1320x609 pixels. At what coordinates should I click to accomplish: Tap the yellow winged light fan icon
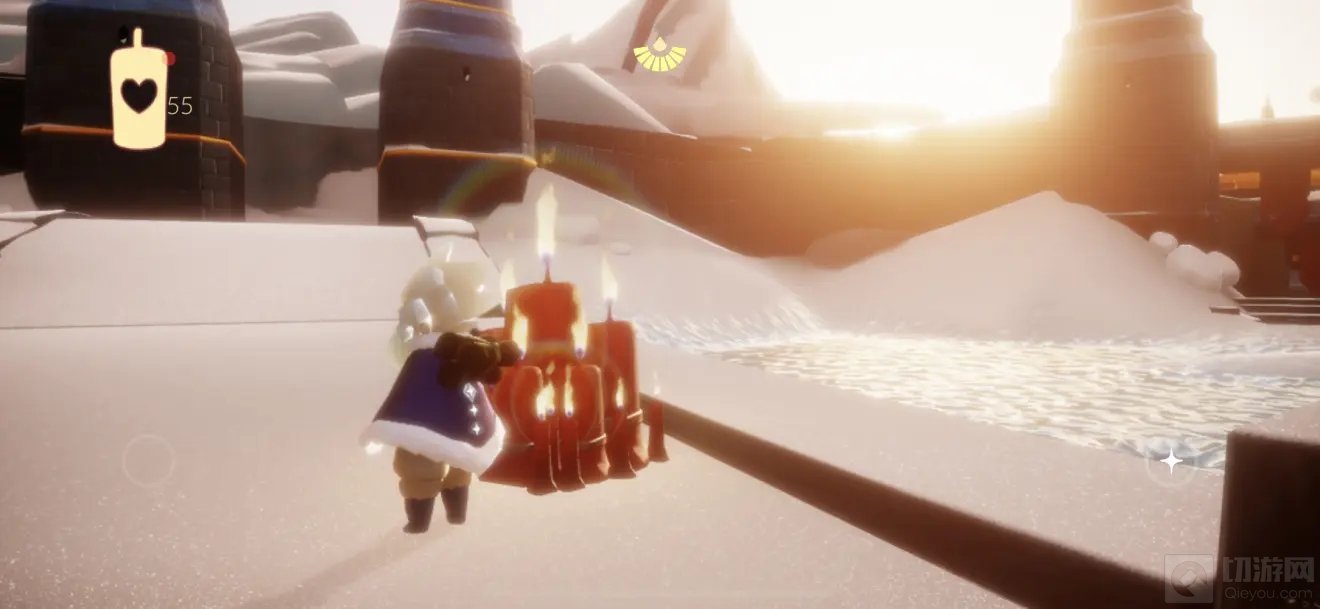pyautogui.click(x=660, y=56)
